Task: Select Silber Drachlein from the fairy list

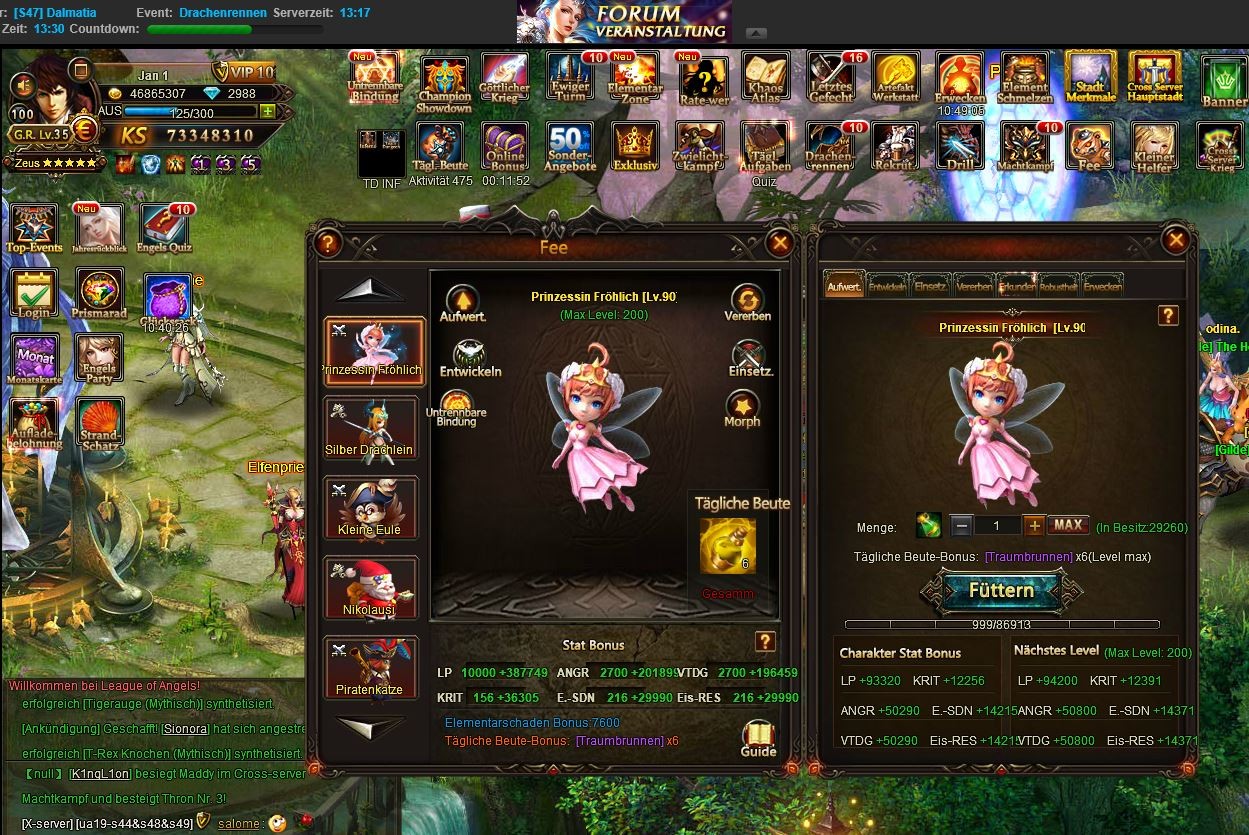Action: tap(371, 427)
